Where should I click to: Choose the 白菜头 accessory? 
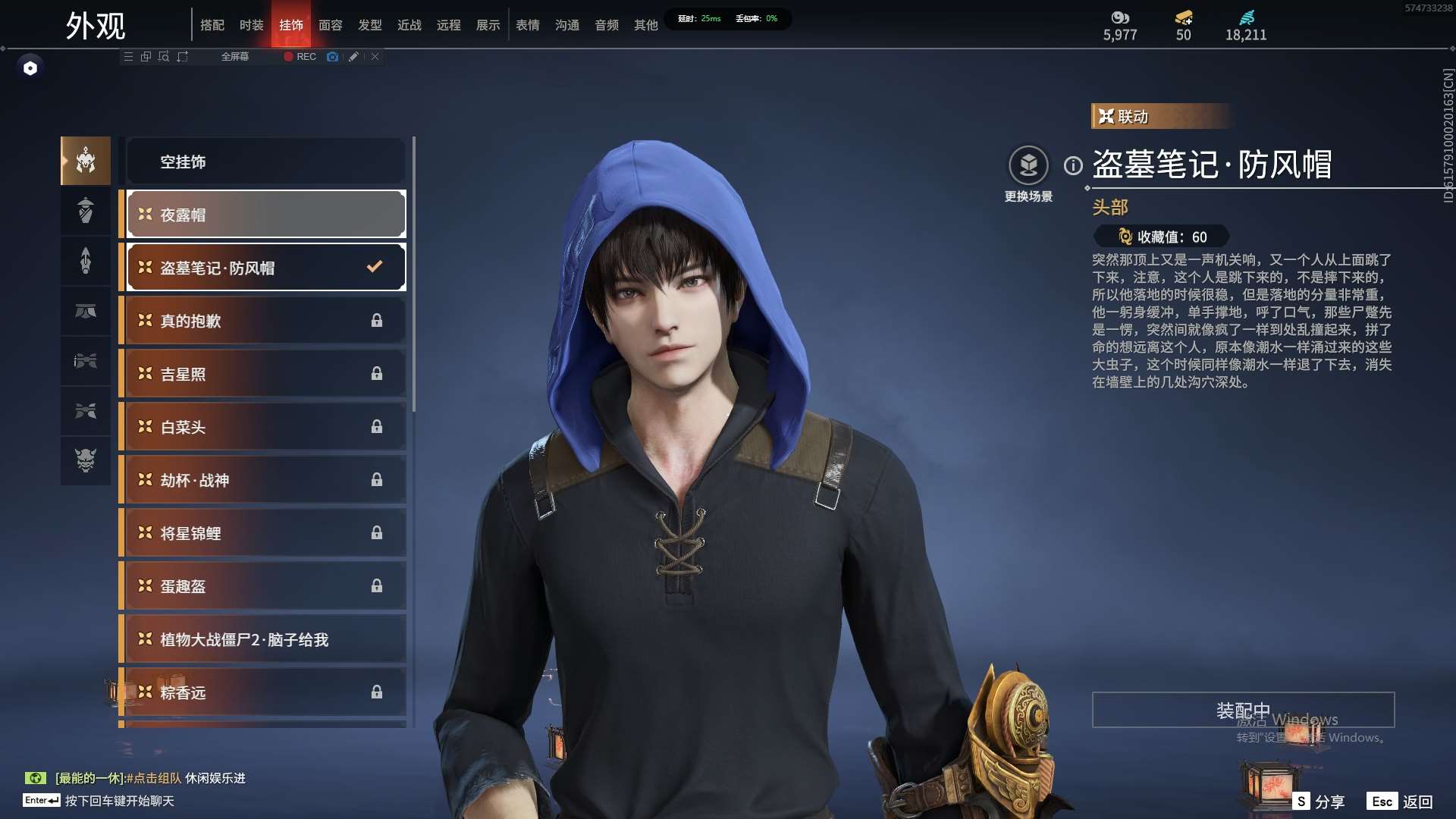coord(265,427)
